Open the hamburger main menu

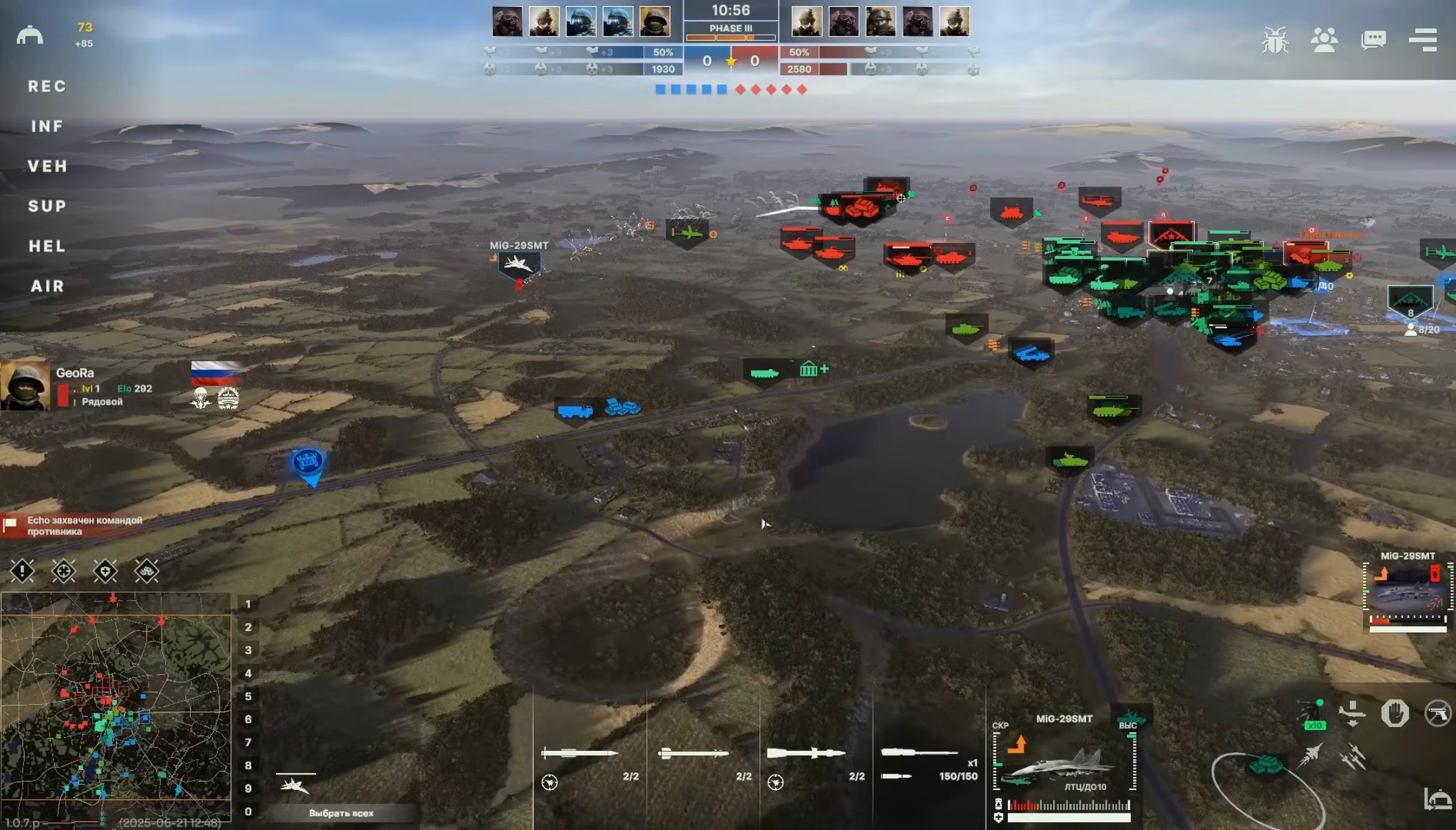tap(1422, 40)
